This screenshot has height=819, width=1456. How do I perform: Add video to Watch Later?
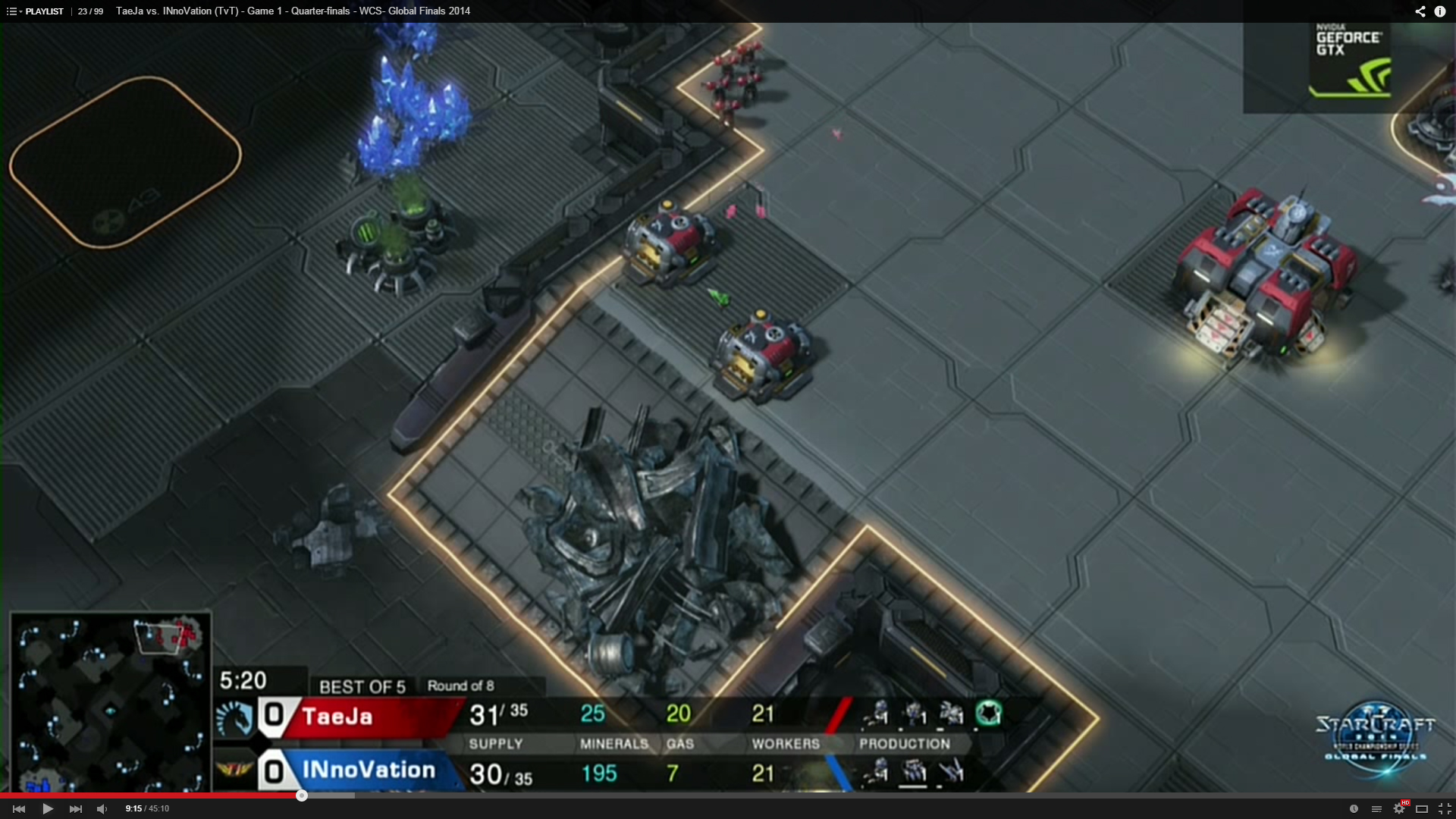[1354, 808]
